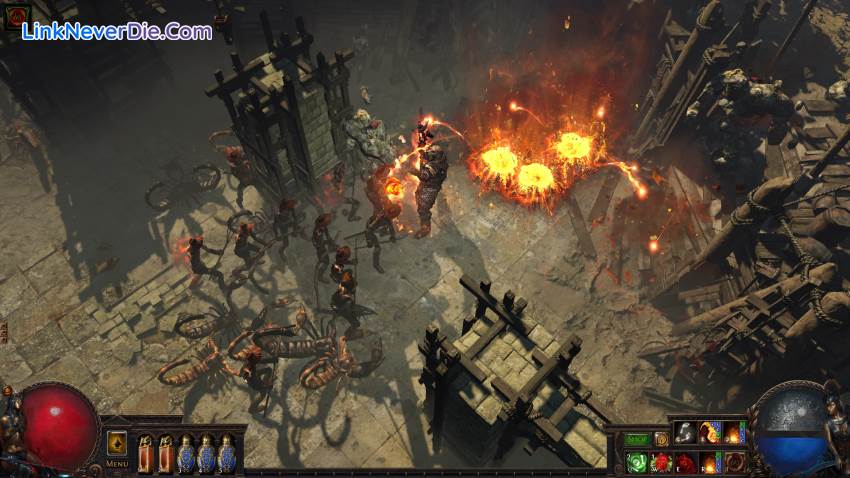Select the dark red skill on E
The width and height of the screenshot is (850, 478).
(685, 462)
